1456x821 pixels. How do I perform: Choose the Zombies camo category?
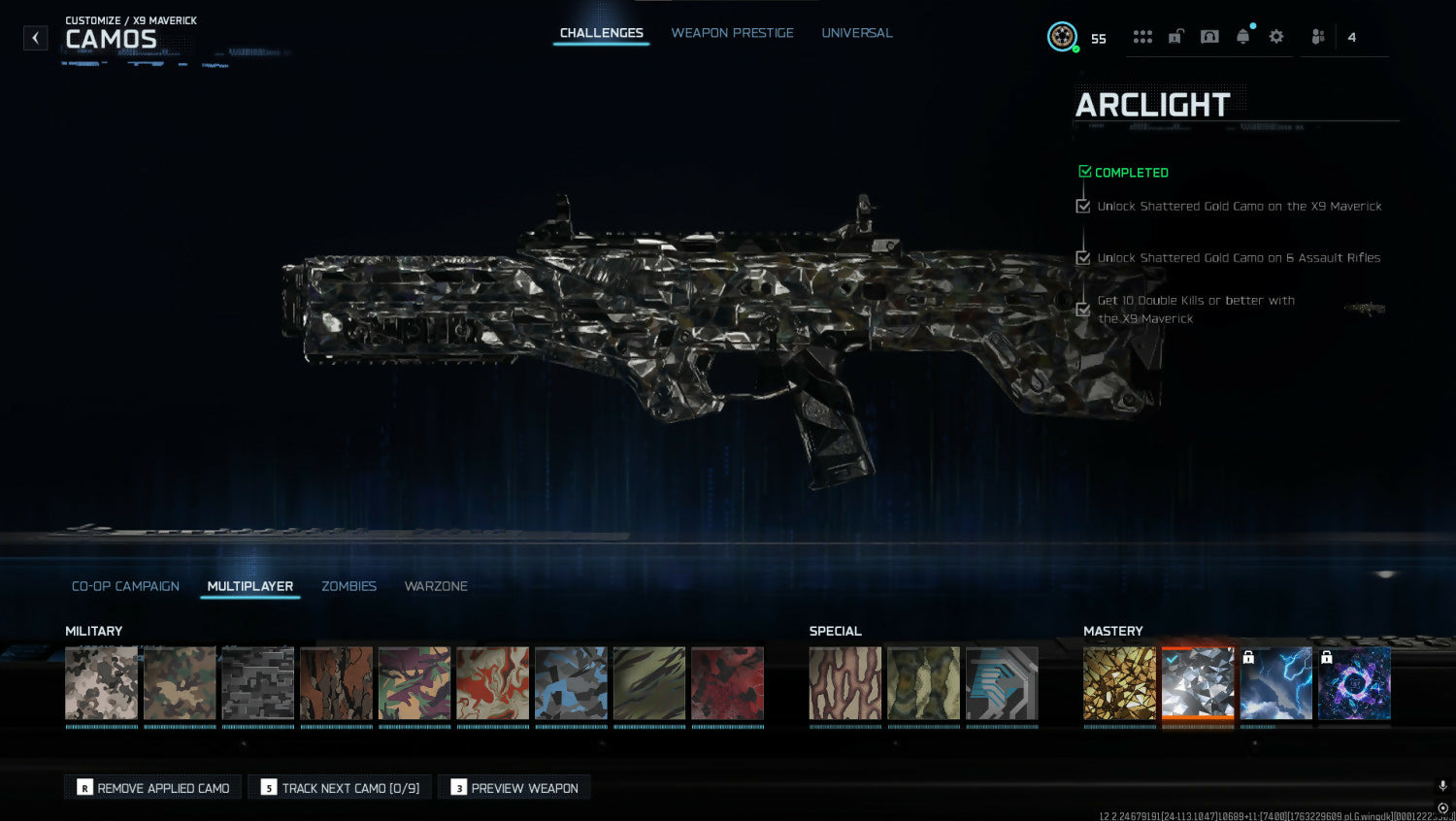click(x=348, y=586)
